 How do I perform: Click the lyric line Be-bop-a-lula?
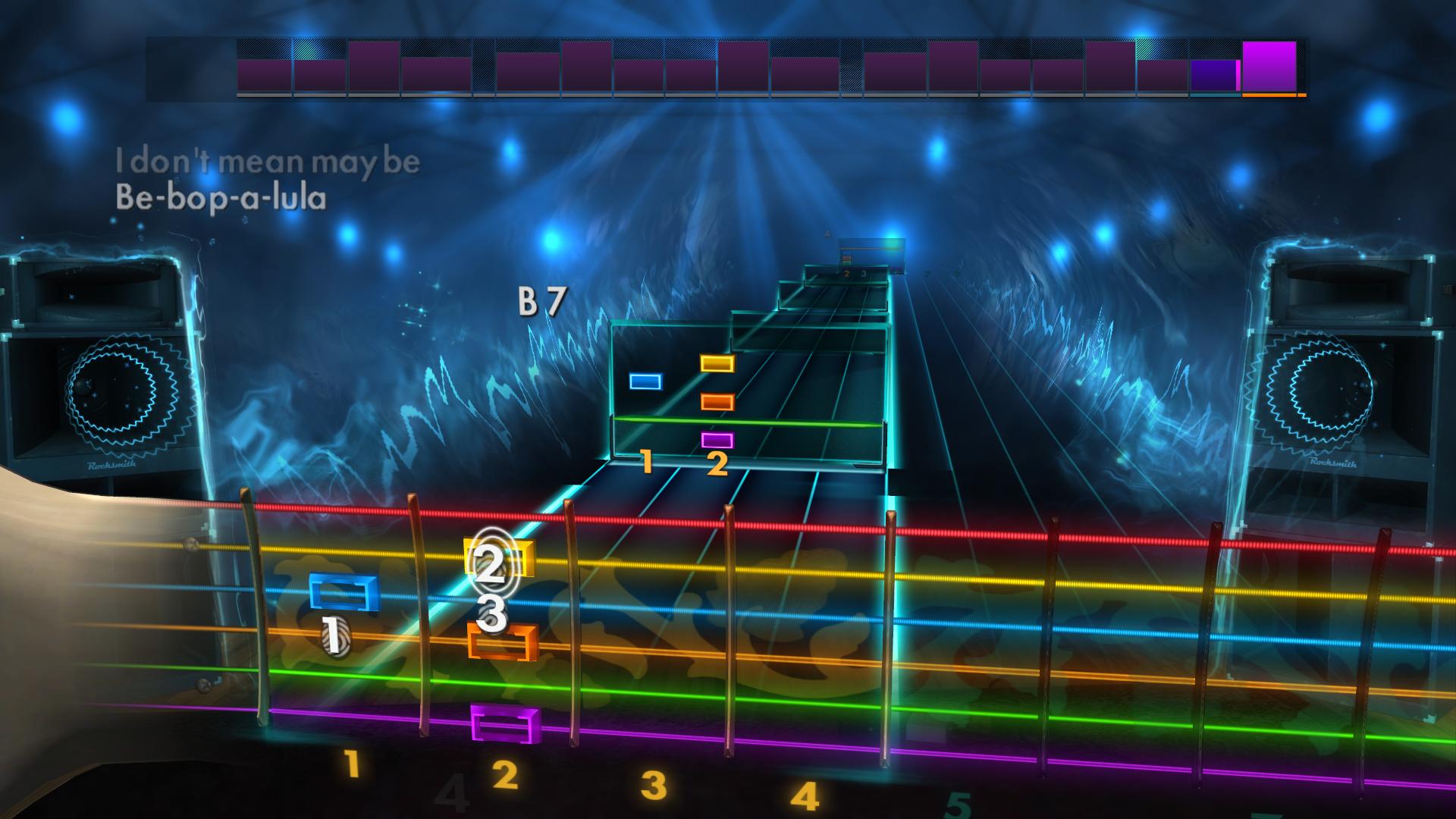point(221,199)
